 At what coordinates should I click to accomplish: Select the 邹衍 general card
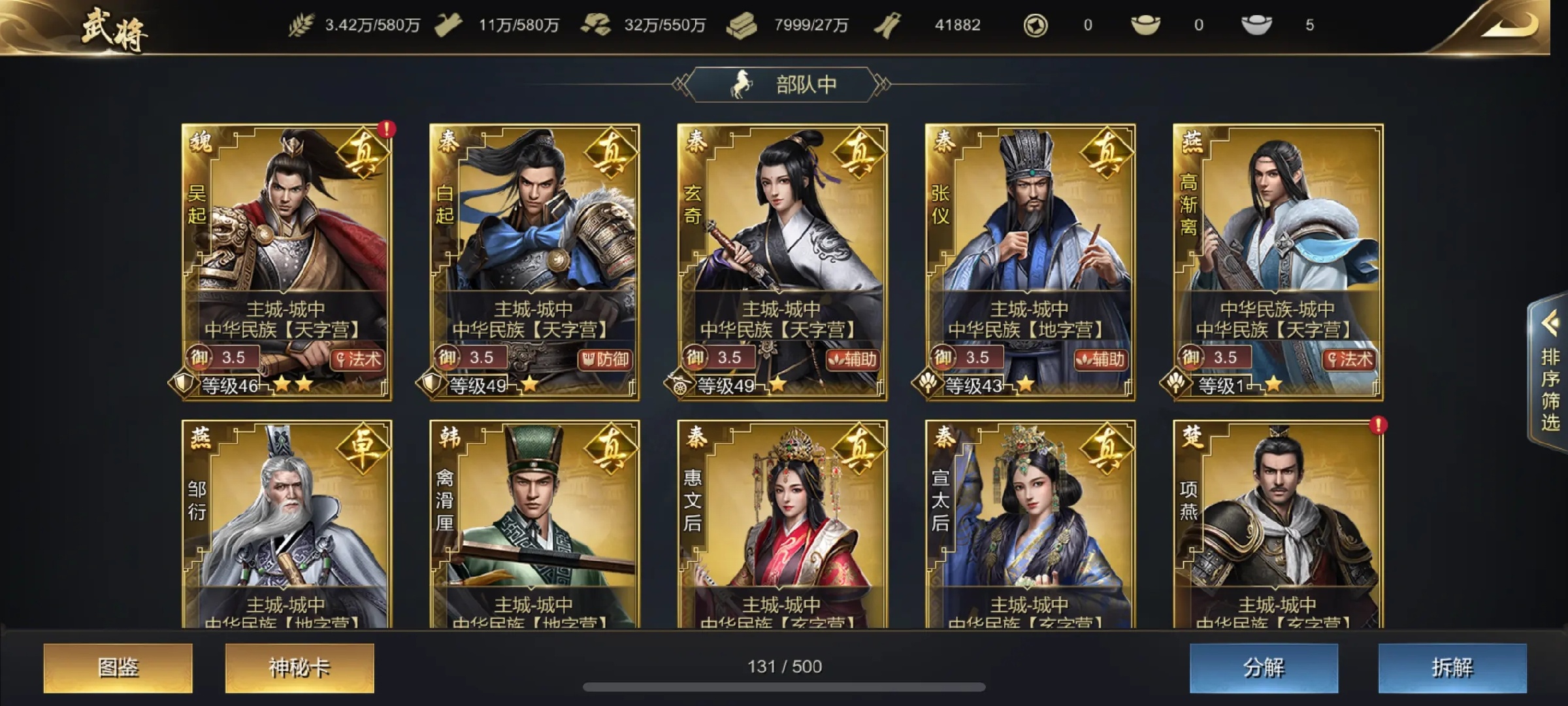click(287, 523)
